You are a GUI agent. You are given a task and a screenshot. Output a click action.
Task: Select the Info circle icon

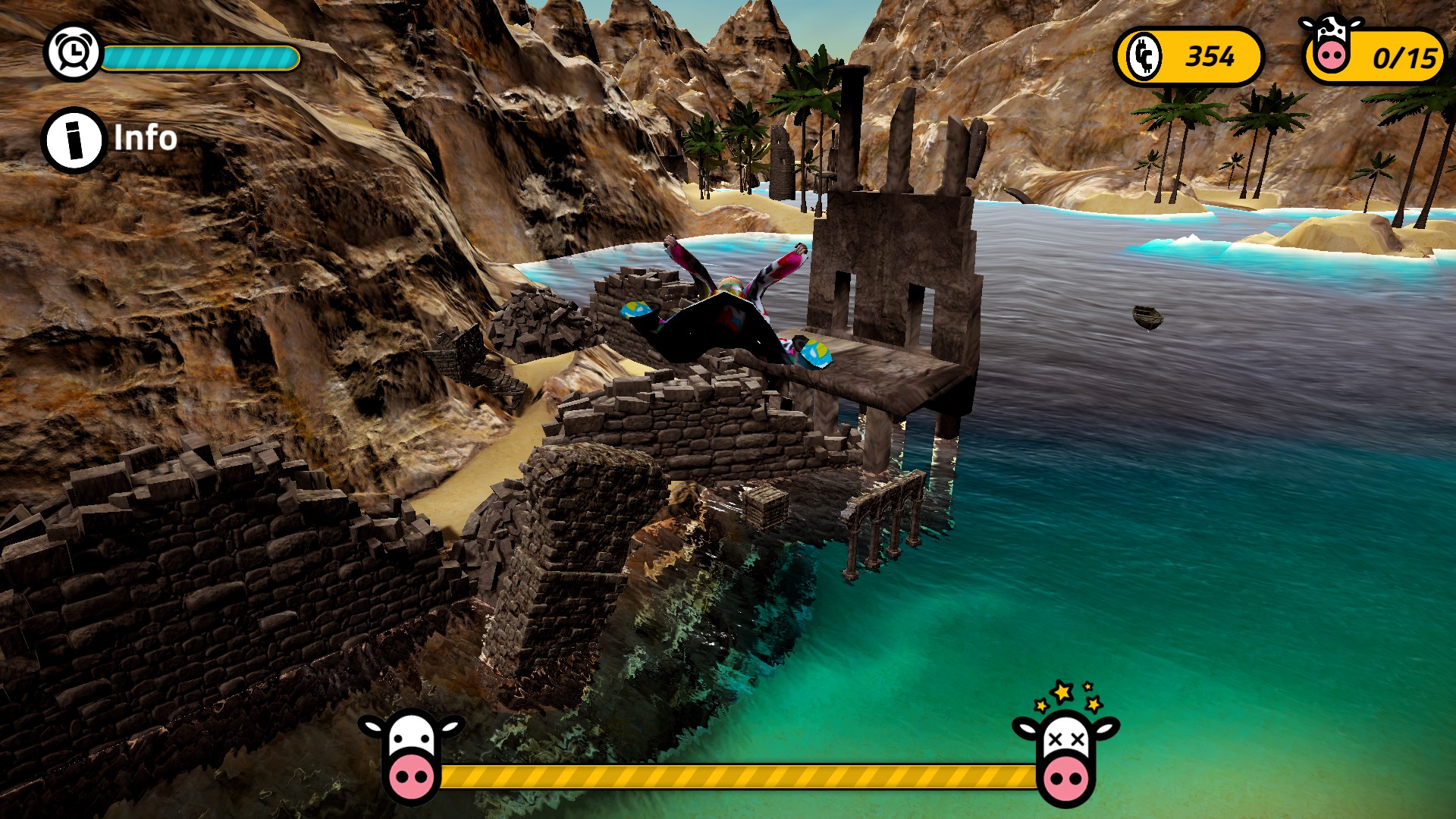73,138
